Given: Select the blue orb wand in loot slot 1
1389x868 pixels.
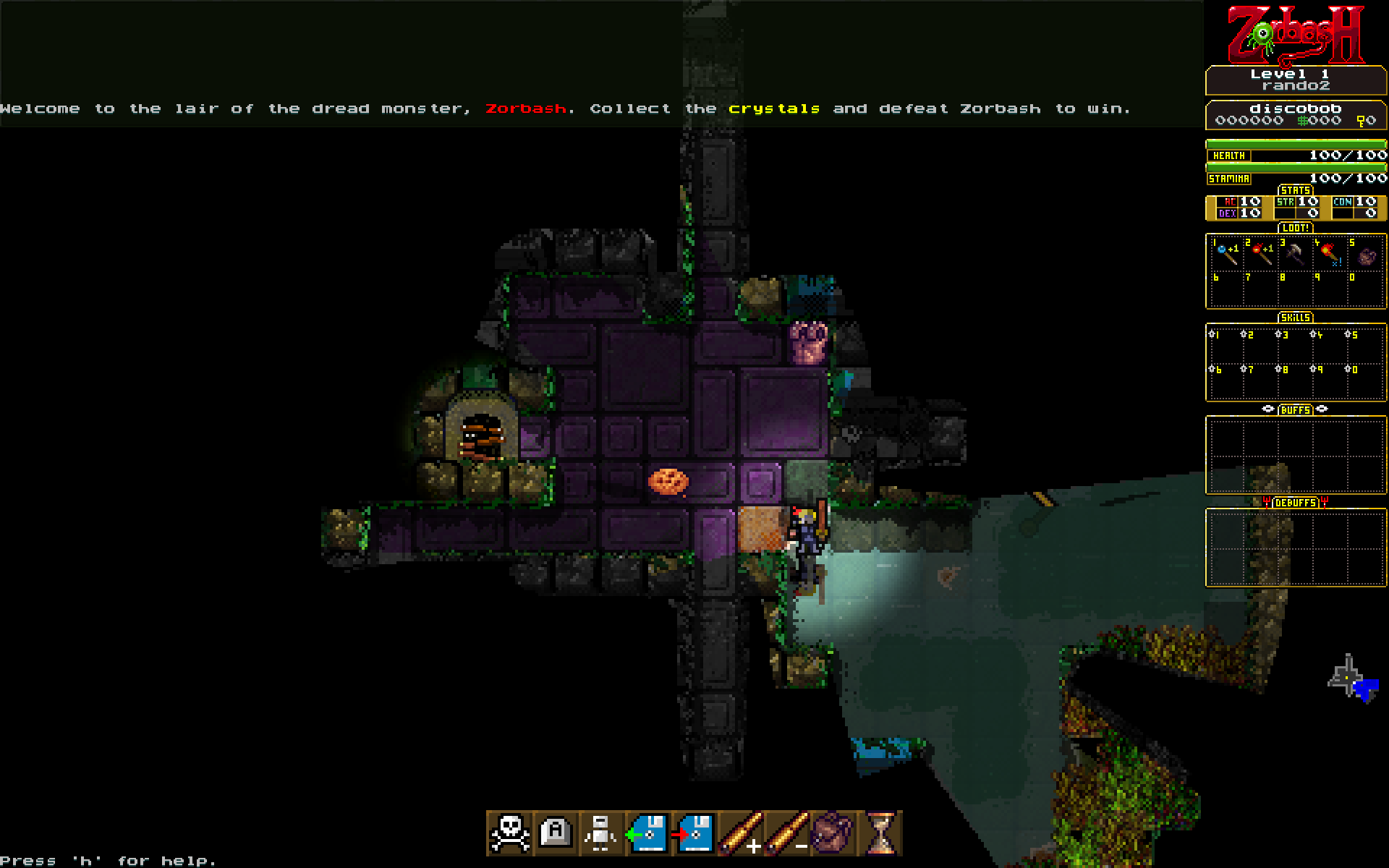Looking at the screenshot, I should click(x=1226, y=254).
